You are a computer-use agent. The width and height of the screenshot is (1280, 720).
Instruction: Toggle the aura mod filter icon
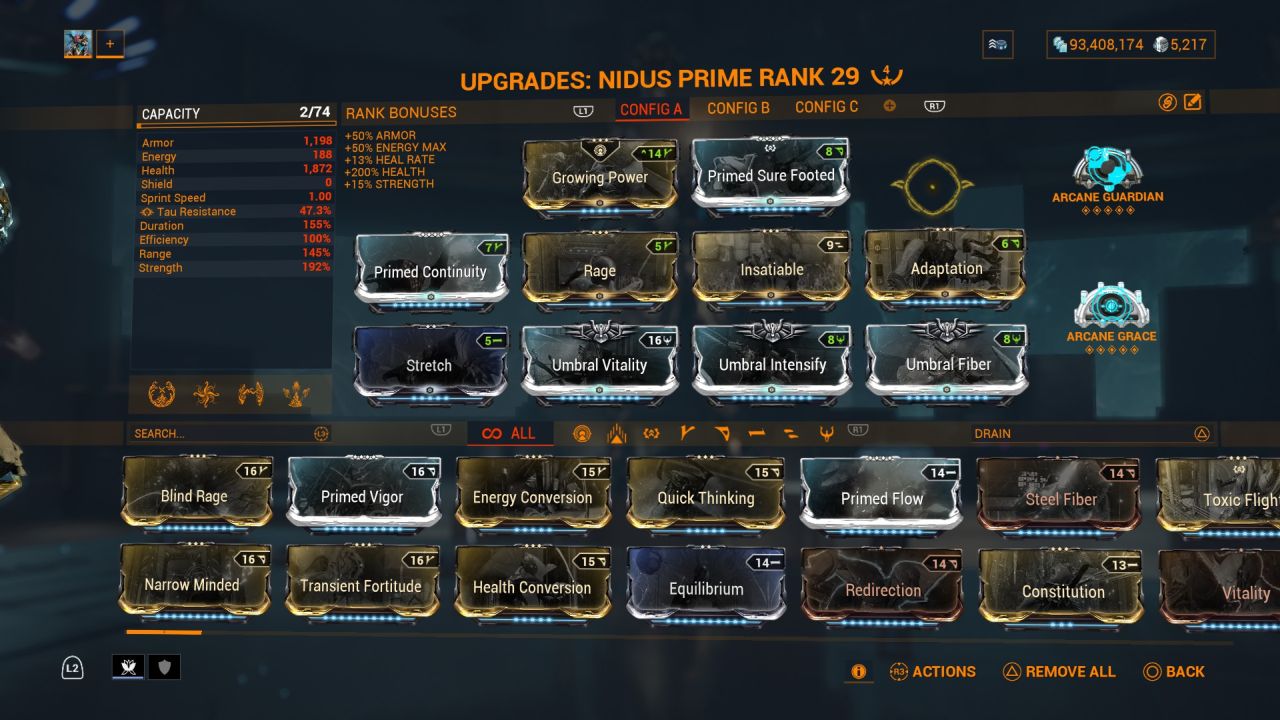(583, 433)
